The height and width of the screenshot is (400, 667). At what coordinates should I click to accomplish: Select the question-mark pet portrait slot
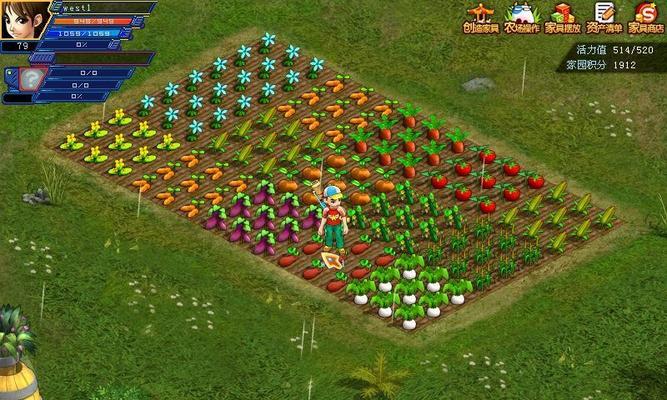tap(33, 80)
